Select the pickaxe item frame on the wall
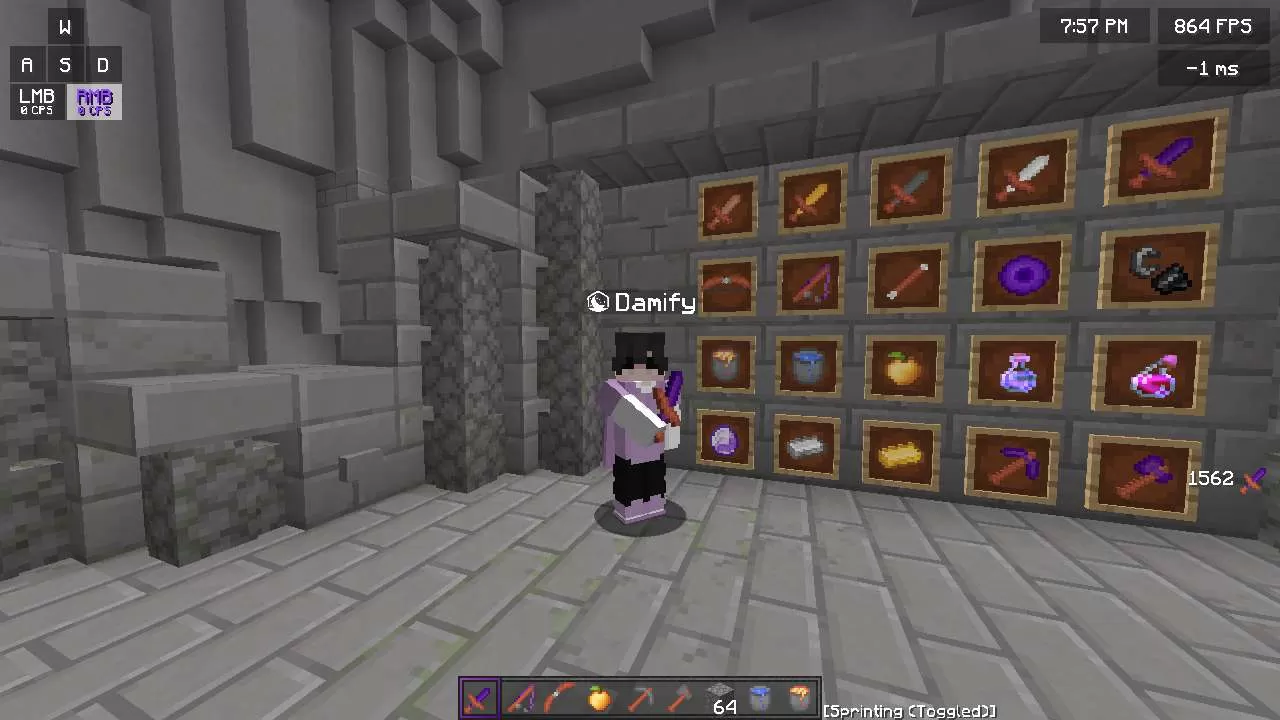1280x720 pixels. coord(1012,463)
